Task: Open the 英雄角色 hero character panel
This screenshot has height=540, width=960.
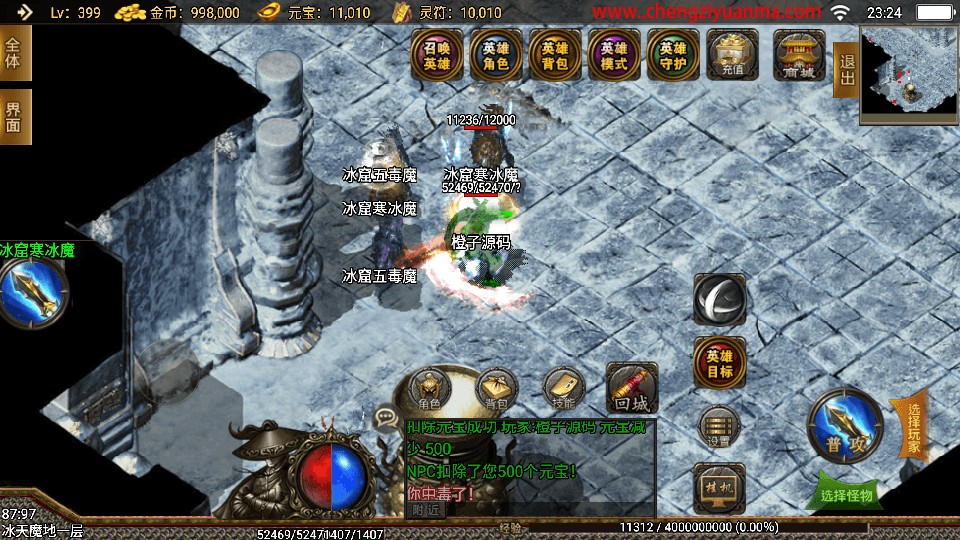Action: [496, 56]
